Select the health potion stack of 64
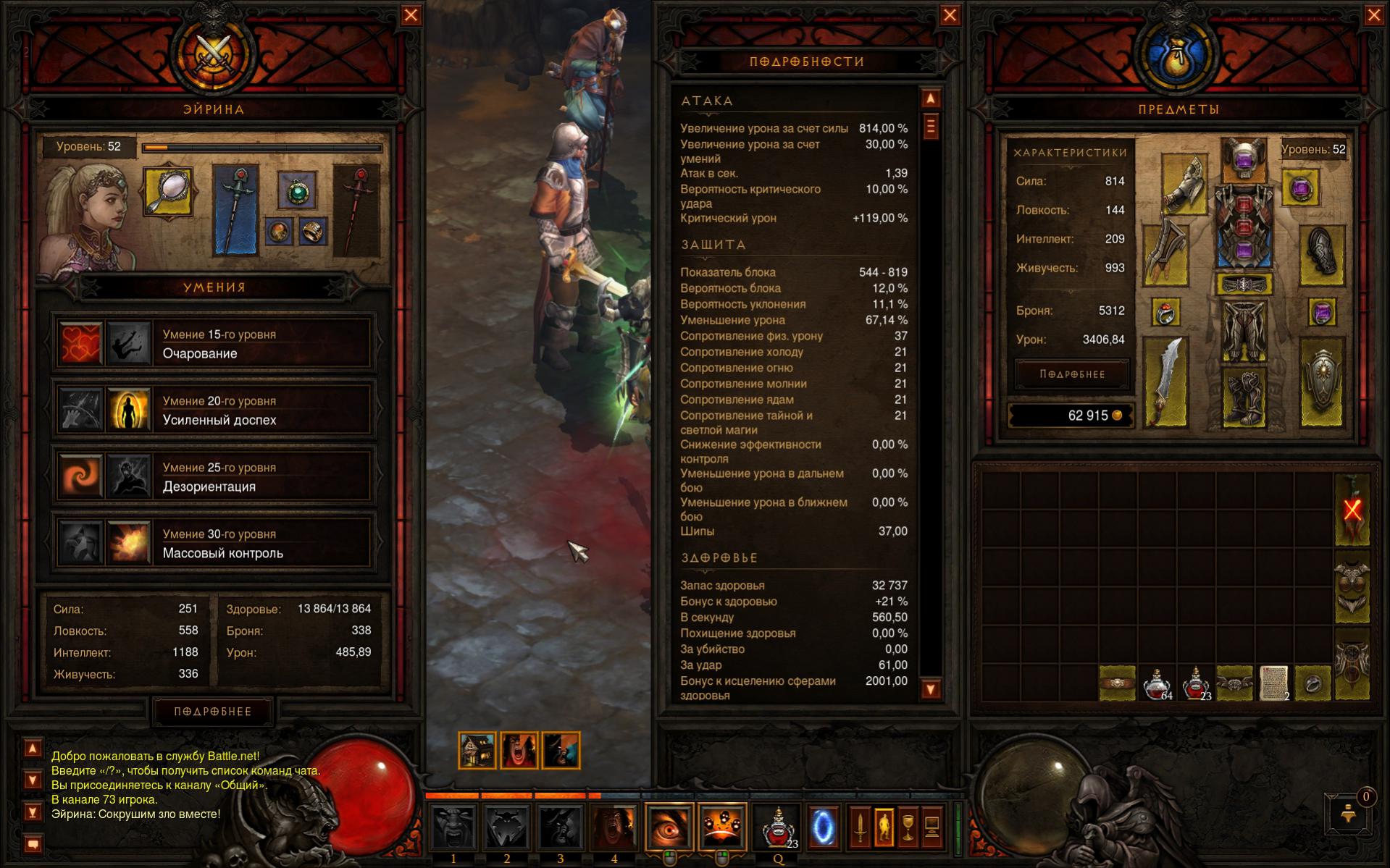This screenshot has height=868, width=1390. (1157, 683)
